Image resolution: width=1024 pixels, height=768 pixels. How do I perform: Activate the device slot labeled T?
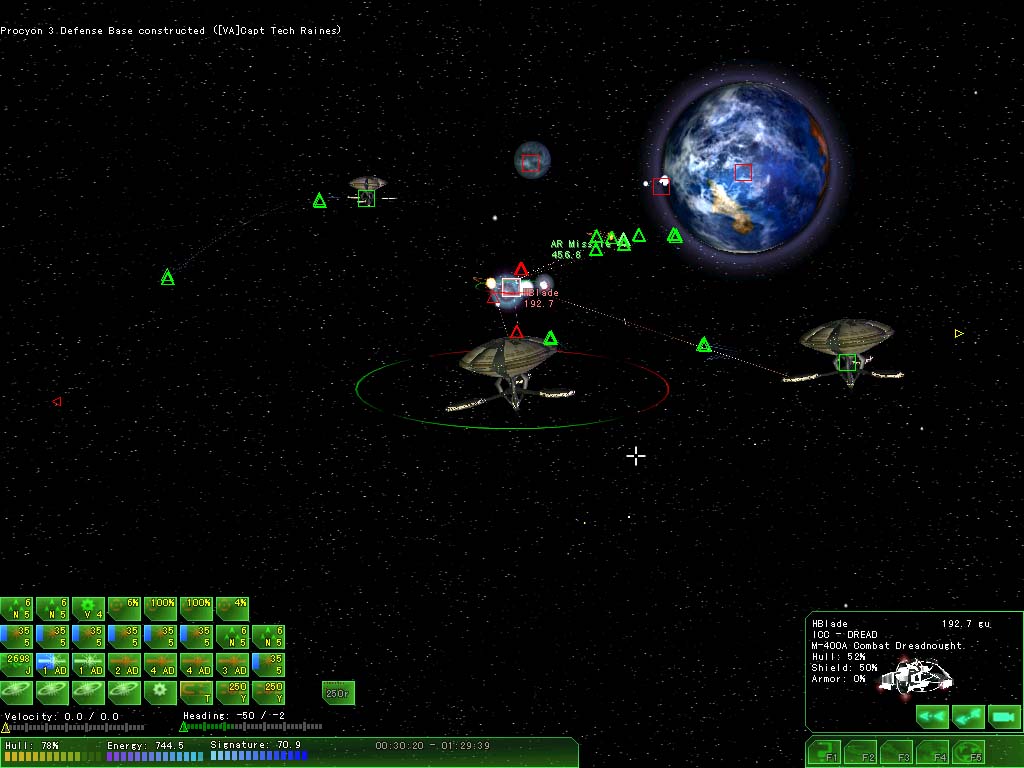coord(196,691)
